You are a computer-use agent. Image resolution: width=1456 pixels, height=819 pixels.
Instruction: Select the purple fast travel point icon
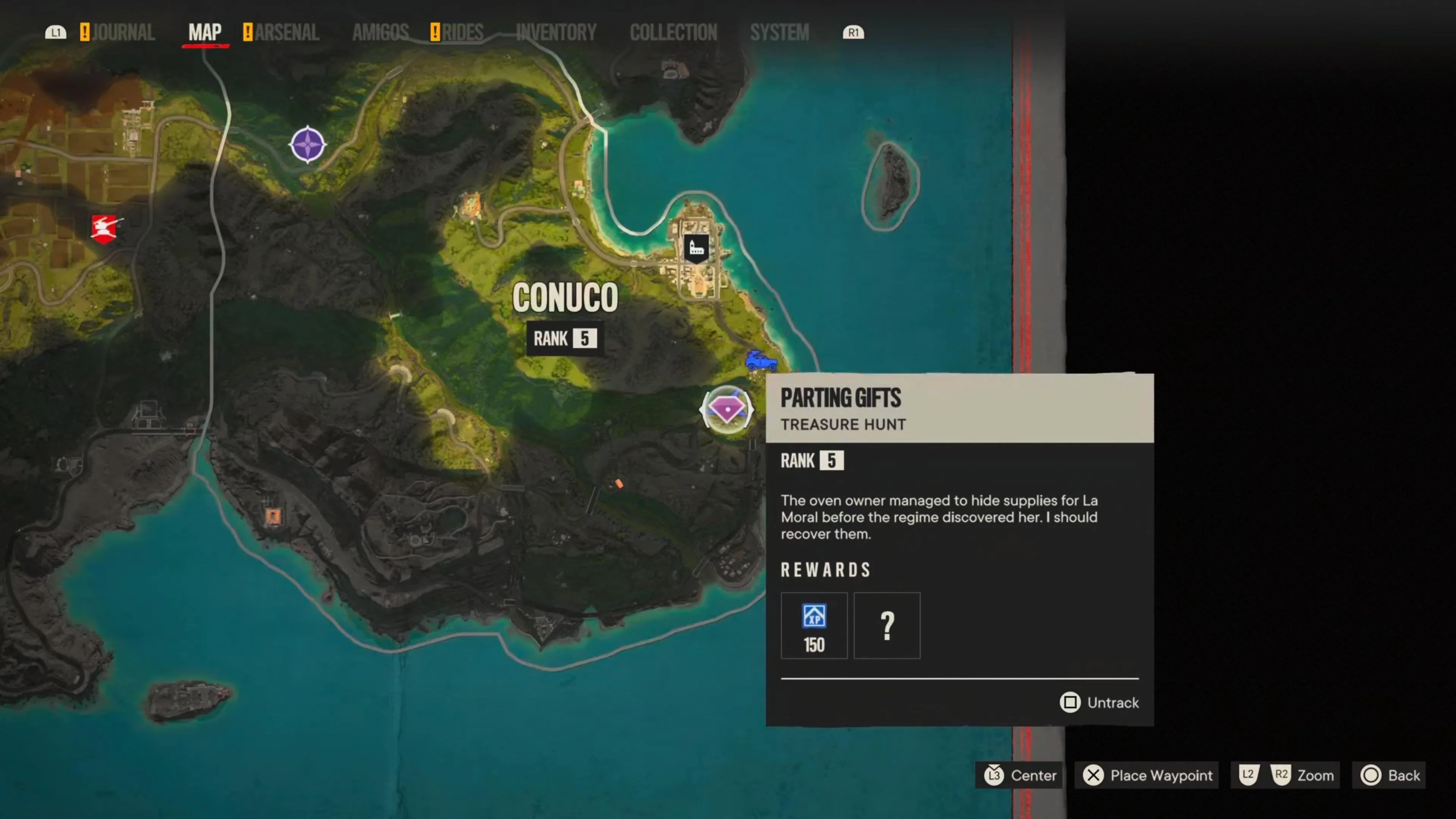click(x=308, y=144)
